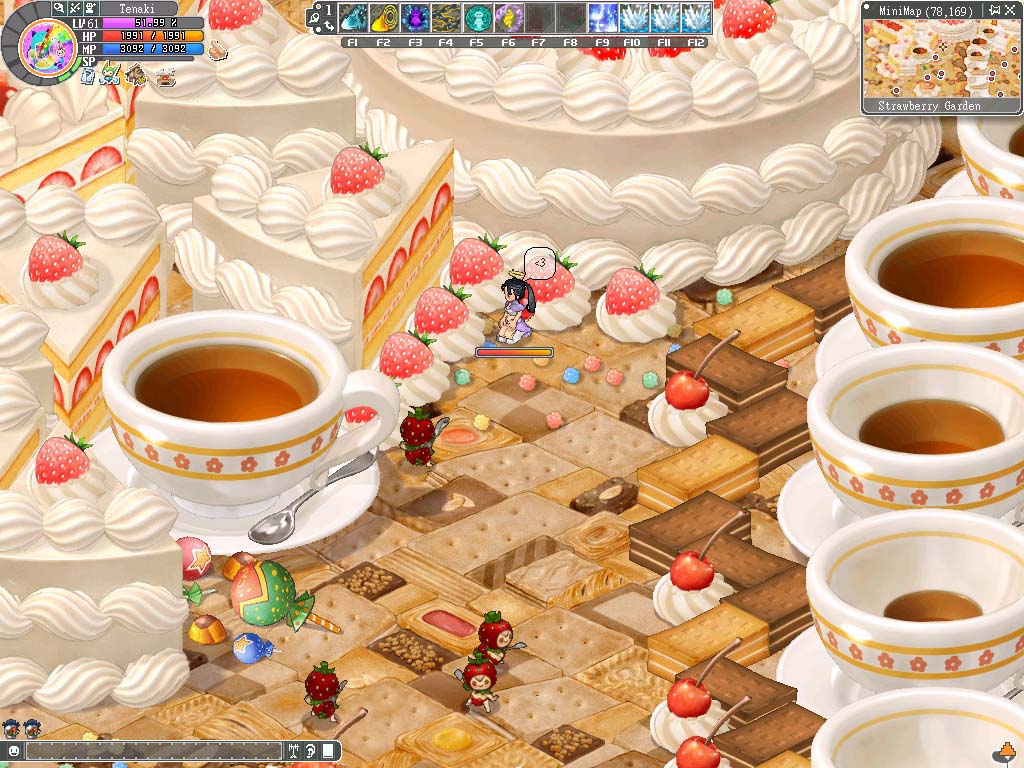Focus the chat input box
1024x768 pixels.
coord(150,750)
